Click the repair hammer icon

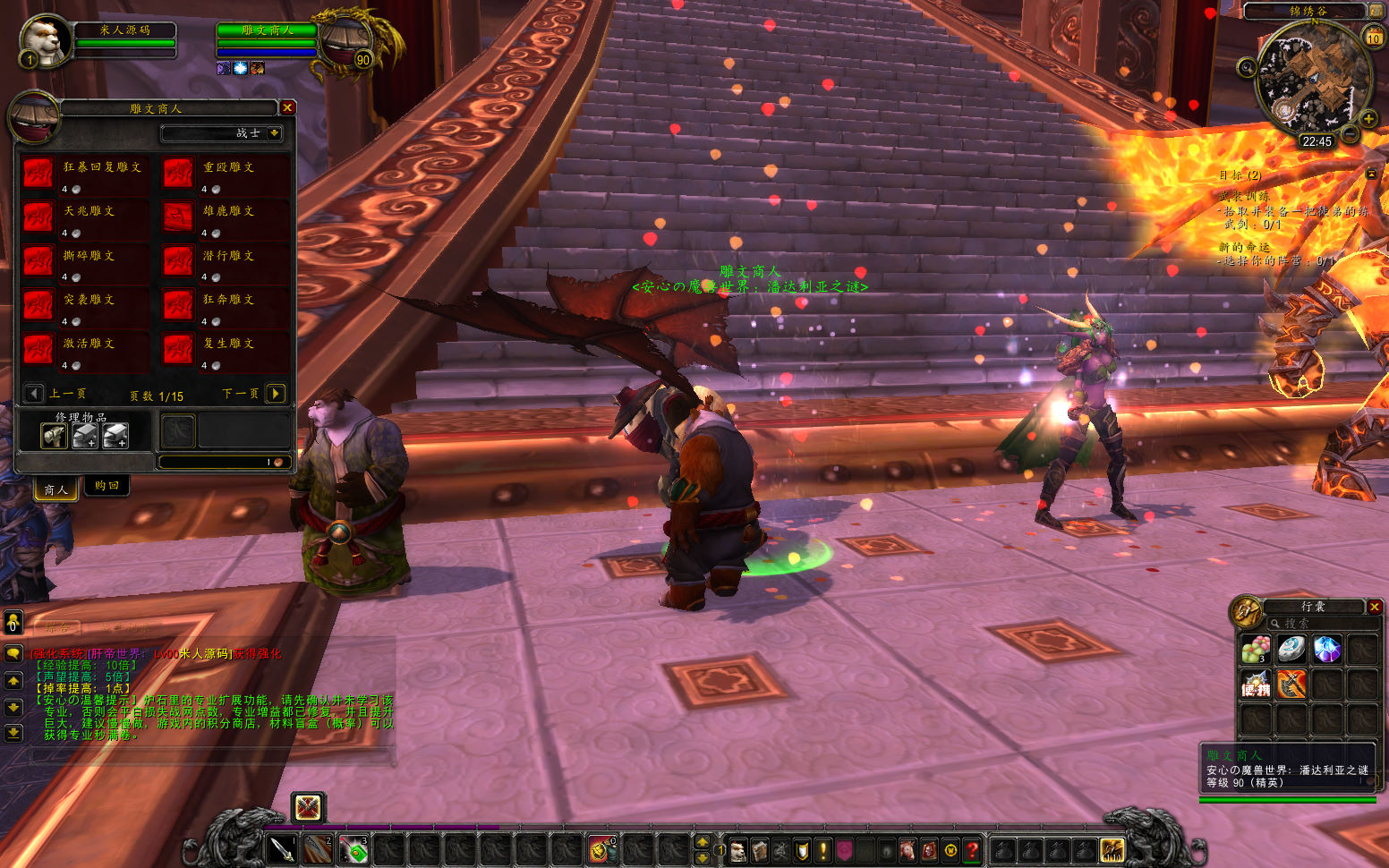click(54, 436)
